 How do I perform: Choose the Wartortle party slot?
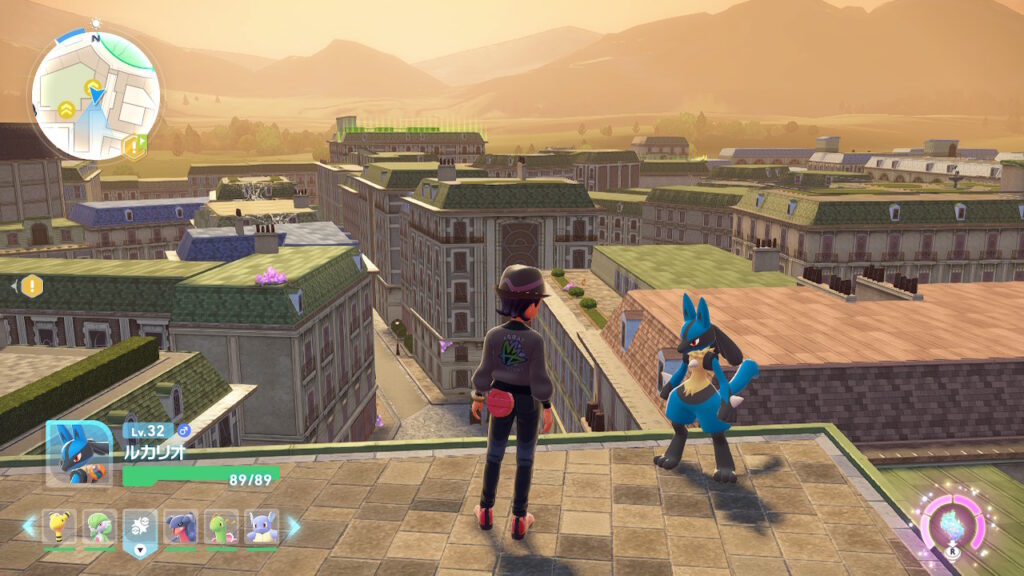click(x=262, y=526)
